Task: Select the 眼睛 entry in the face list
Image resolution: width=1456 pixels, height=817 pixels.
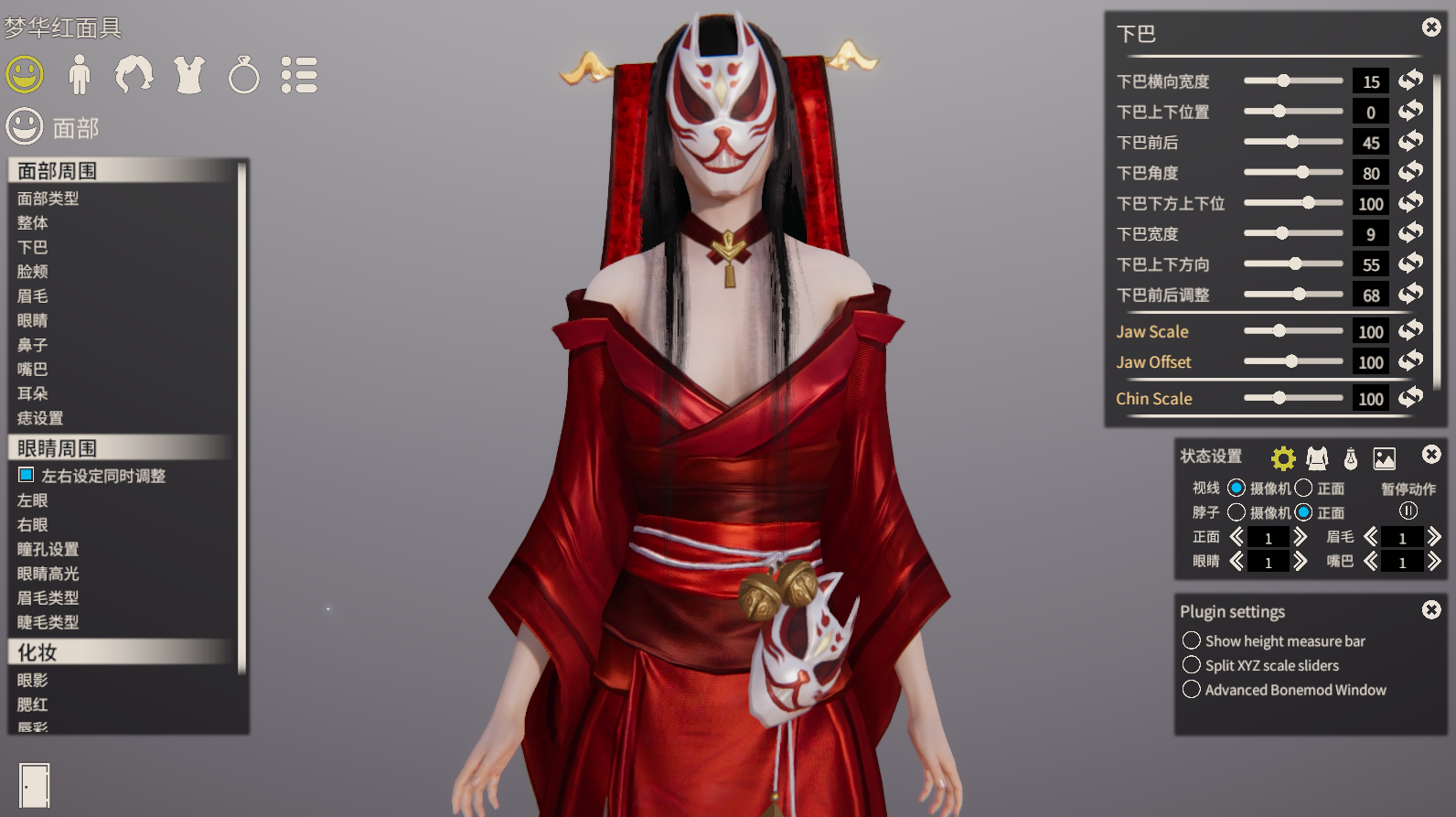Action: tap(33, 320)
